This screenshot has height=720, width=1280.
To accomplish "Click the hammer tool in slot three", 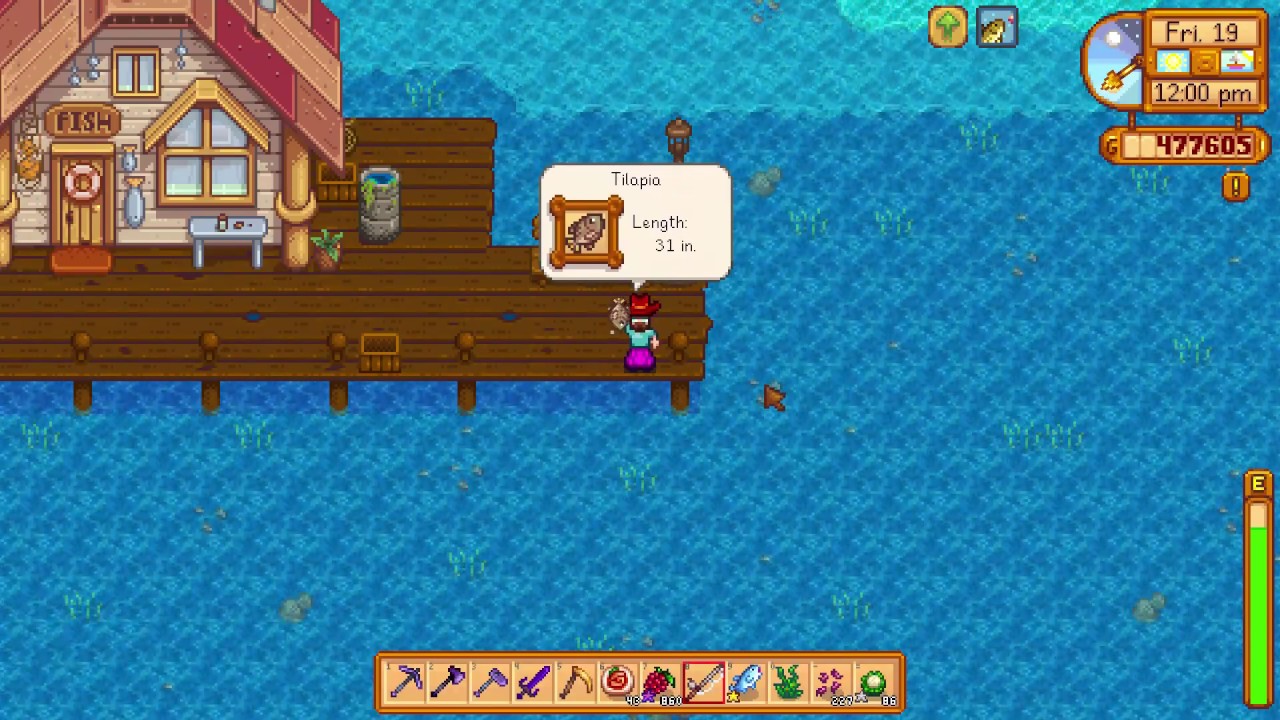I will [492, 681].
